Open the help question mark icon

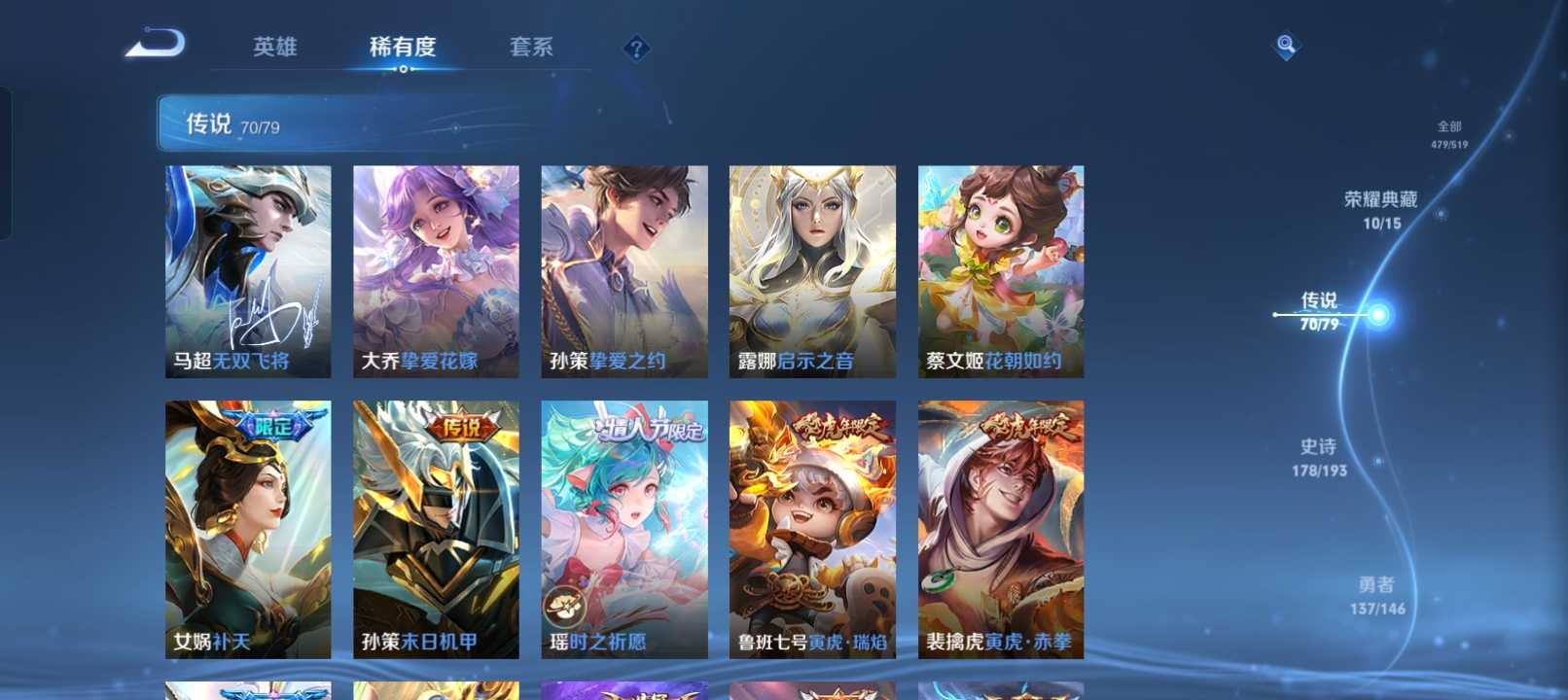635,47
